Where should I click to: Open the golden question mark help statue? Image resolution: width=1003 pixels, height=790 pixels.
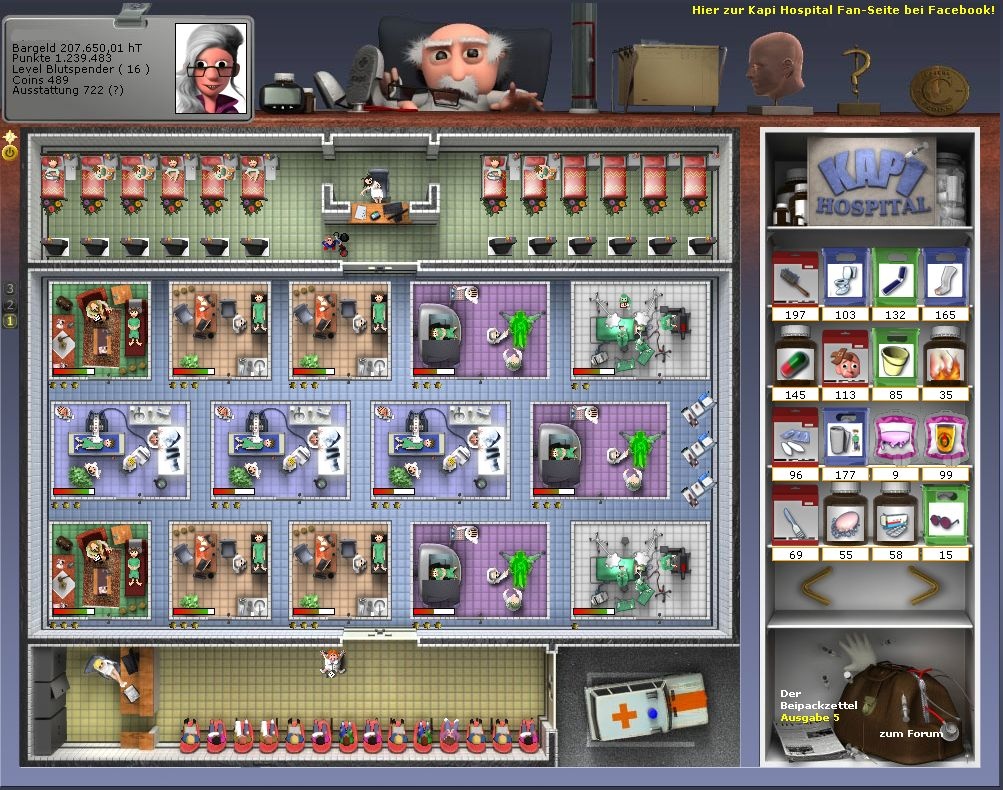858,80
